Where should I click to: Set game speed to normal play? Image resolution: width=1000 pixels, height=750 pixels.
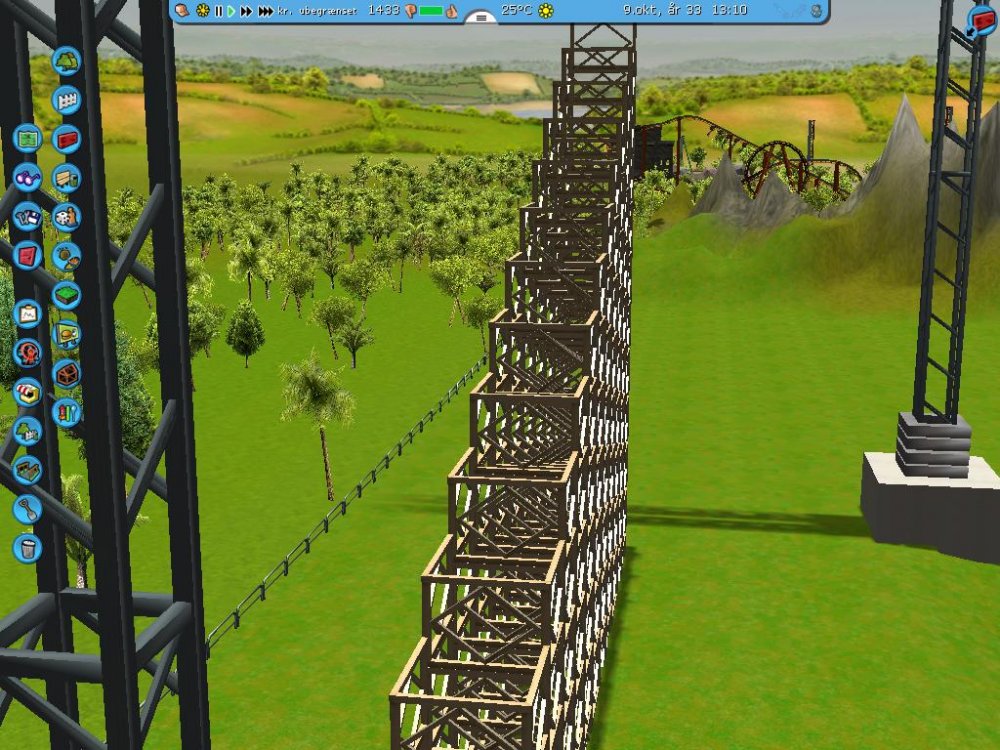click(x=231, y=11)
